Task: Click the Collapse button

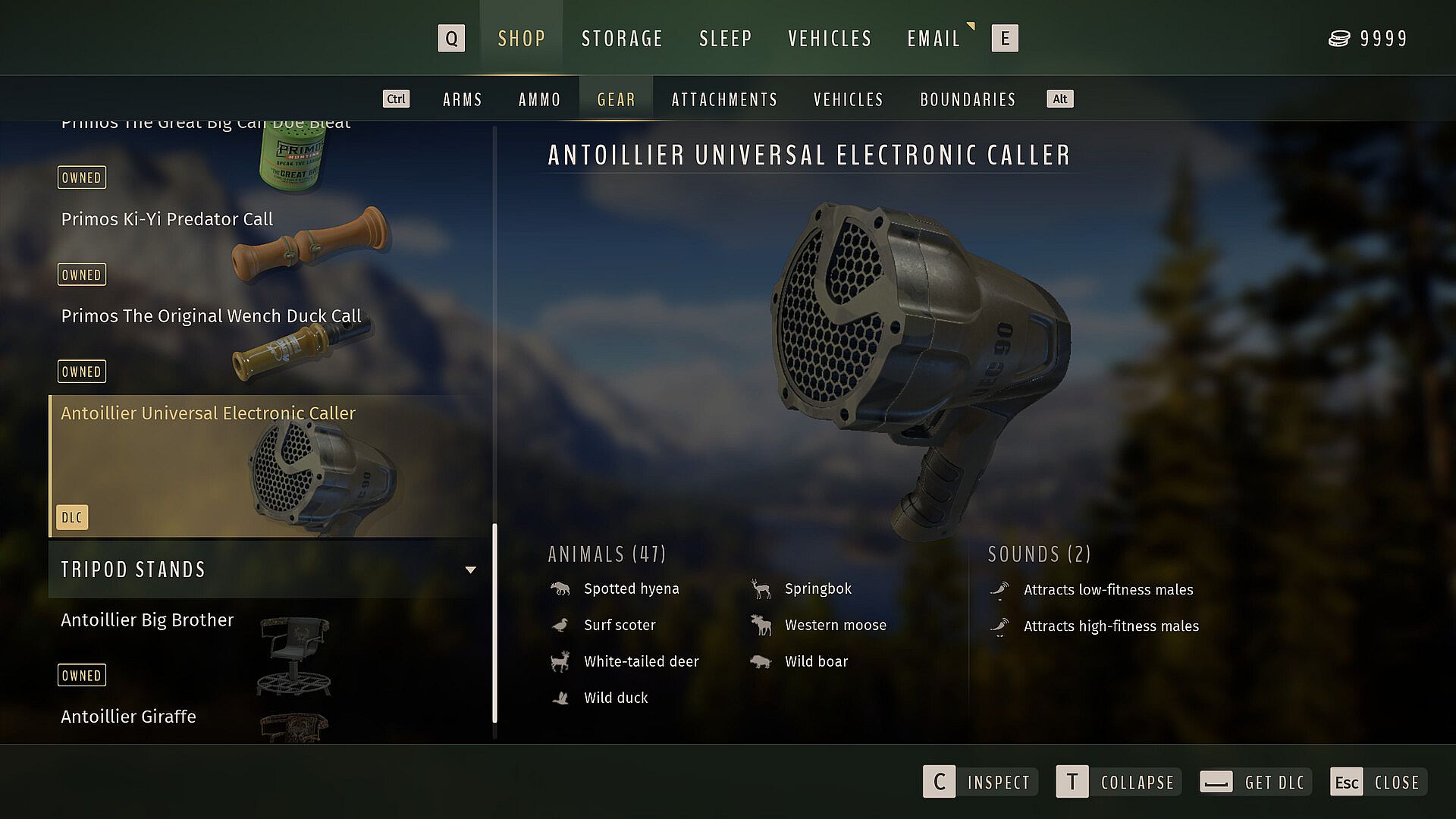Action: [1119, 782]
